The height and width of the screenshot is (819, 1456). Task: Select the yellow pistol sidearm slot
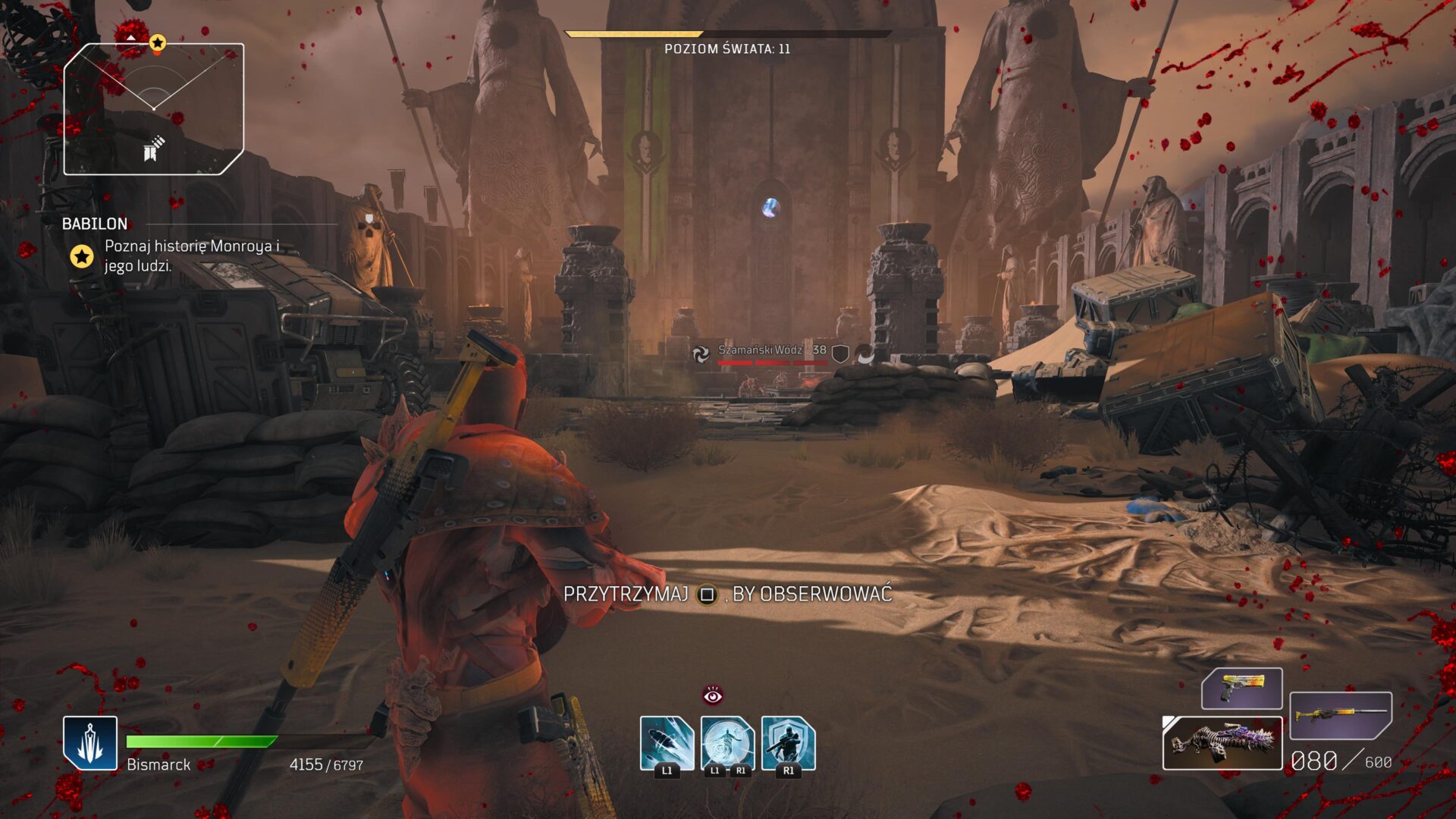point(1241,689)
